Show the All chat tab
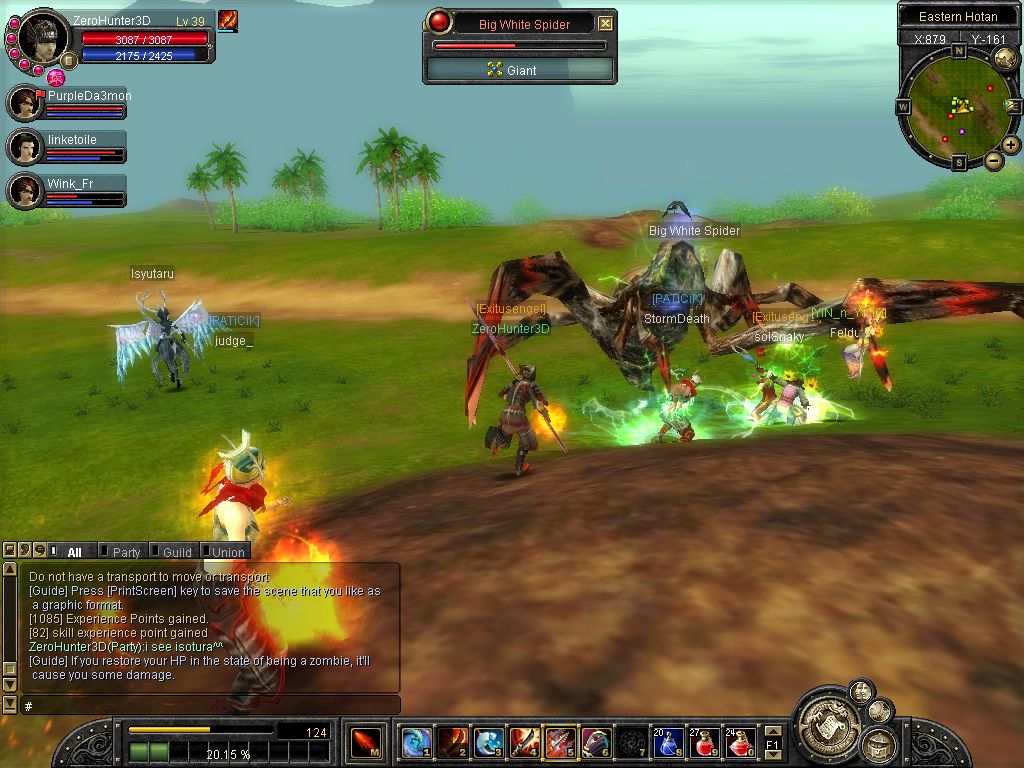Image resolution: width=1024 pixels, height=768 pixels. [x=74, y=552]
